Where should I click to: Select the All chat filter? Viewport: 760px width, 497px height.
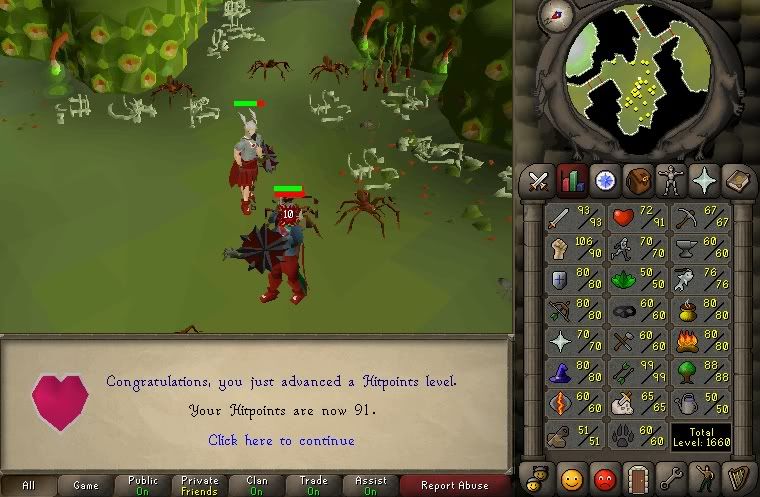(x=28, y=486)
